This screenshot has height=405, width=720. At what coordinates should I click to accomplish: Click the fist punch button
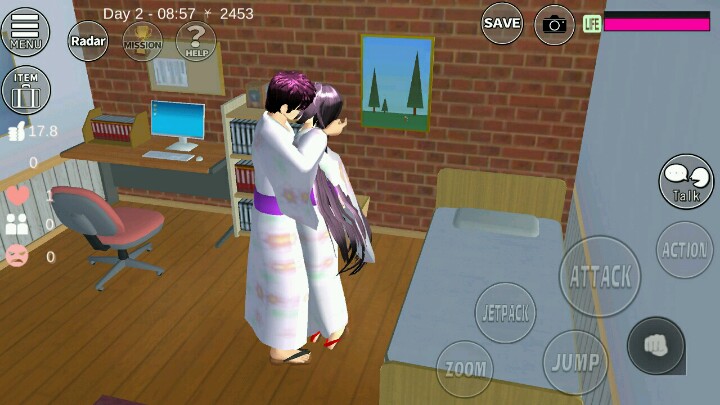656,345
